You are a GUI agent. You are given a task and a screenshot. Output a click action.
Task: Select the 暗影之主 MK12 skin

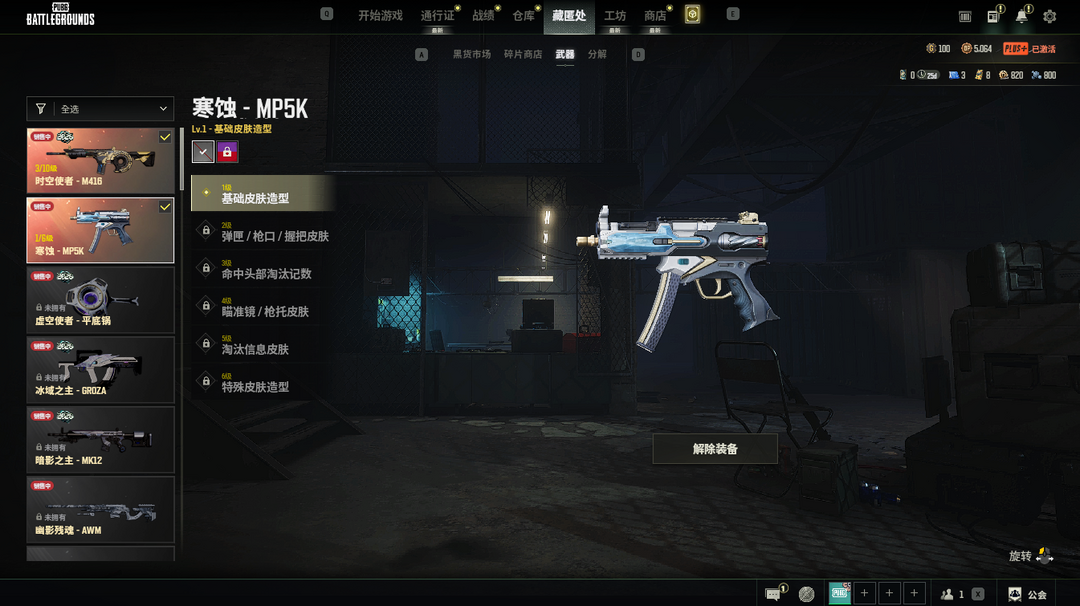(100, 438)
